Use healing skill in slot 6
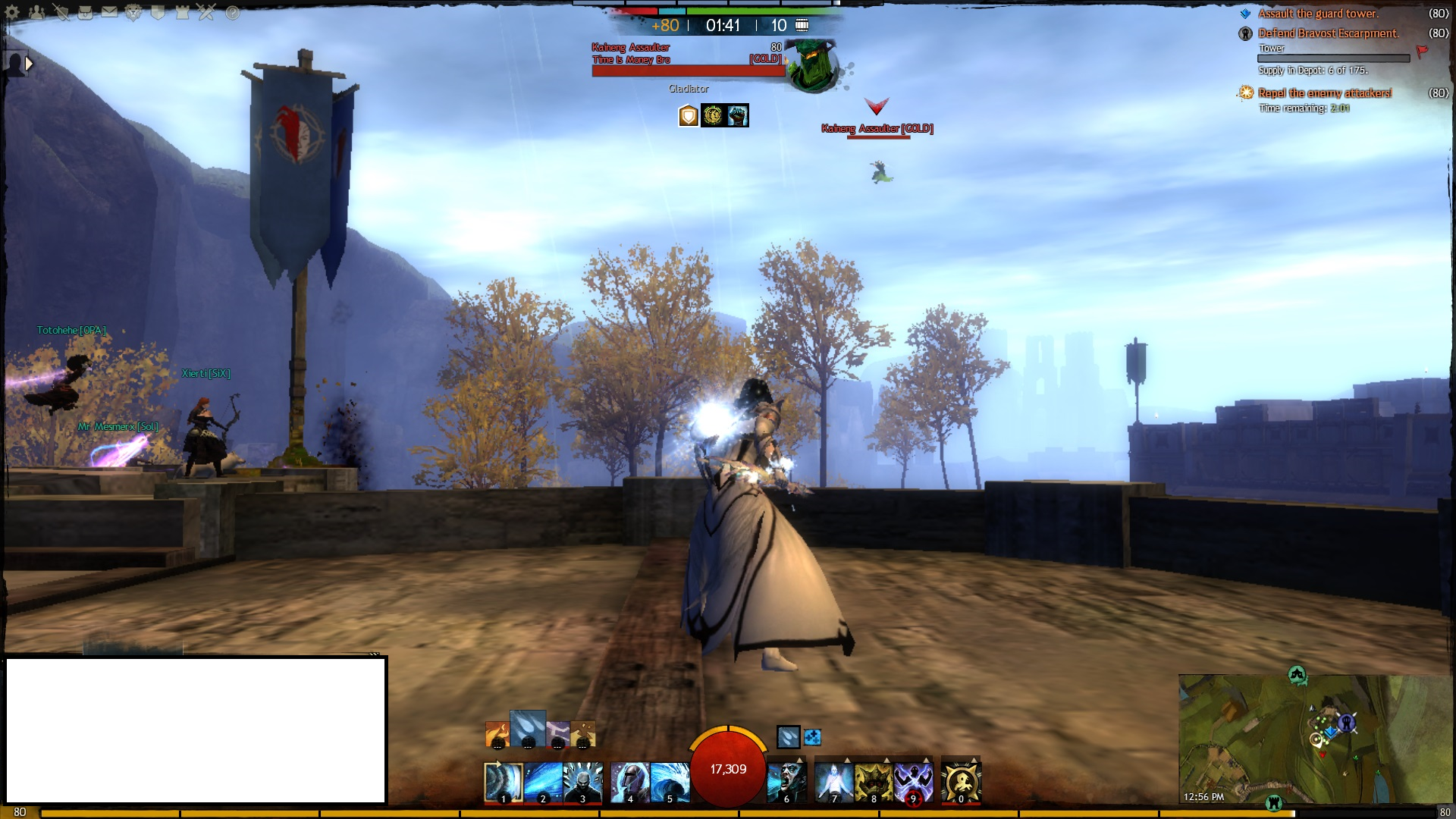This screenshot has height=819, width=1456. pyautogui.click(x=786, y=782)
